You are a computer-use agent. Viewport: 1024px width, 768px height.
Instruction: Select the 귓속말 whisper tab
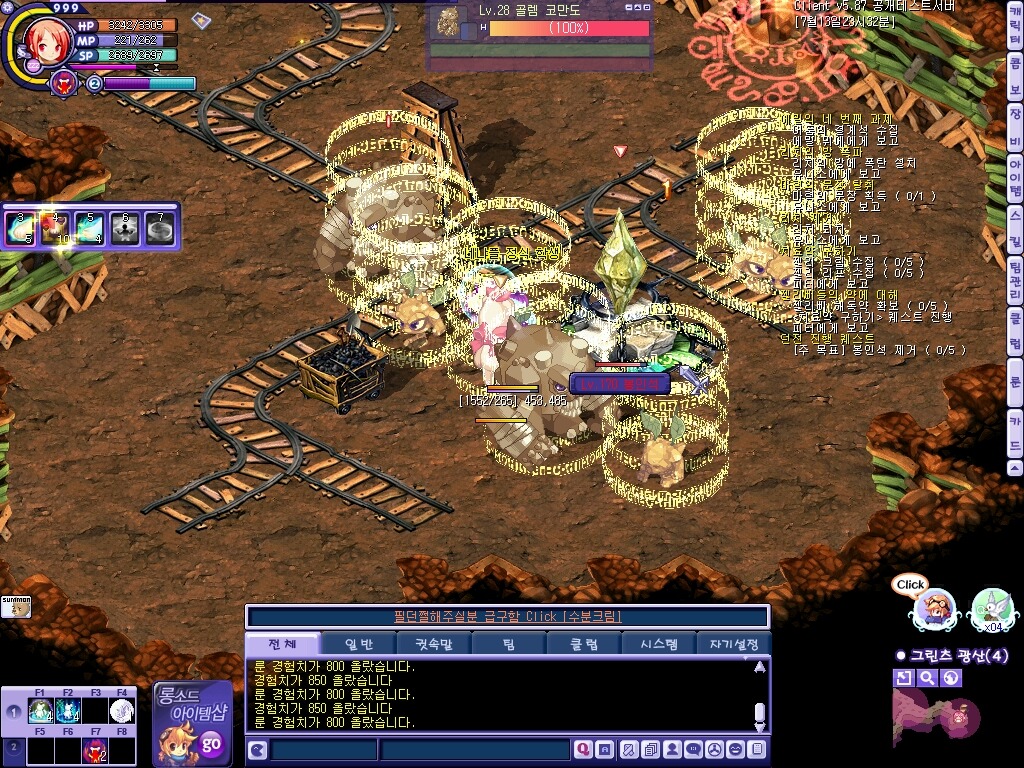point(433,644)
